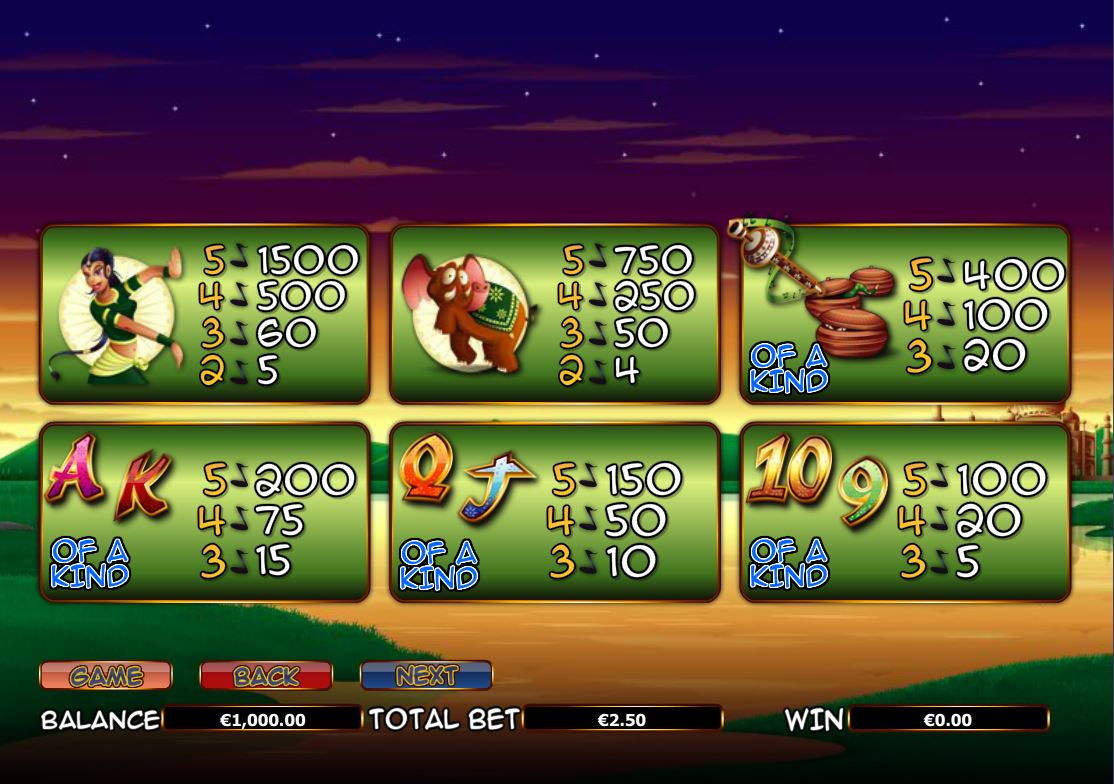Return to the game with GAME button
This screenshot has height=784, width=1114.
106,676
